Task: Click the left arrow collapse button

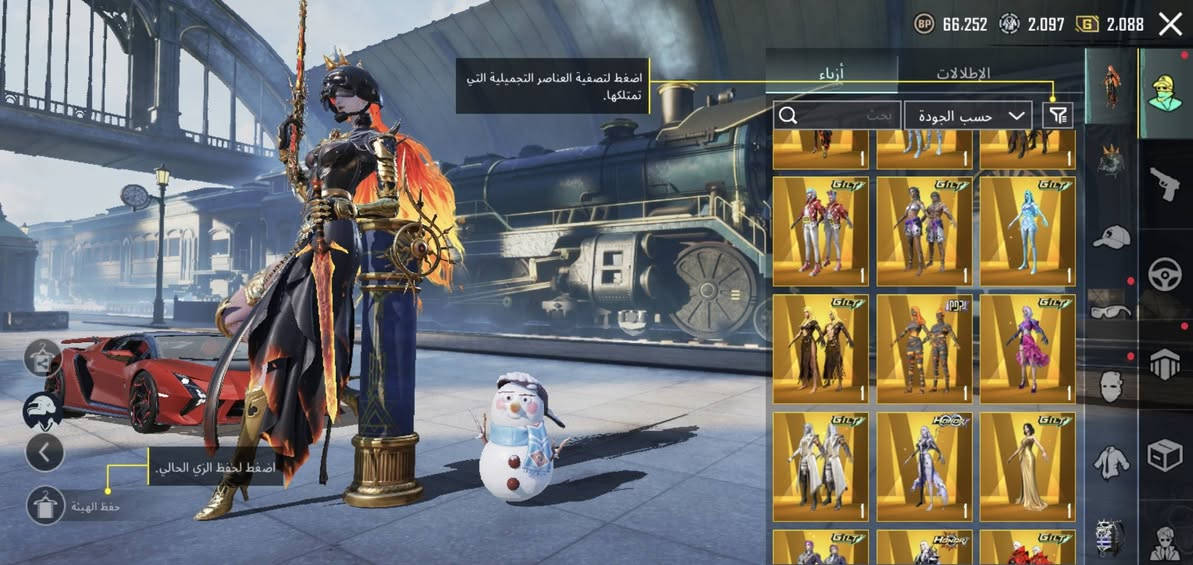Action: 44,452
